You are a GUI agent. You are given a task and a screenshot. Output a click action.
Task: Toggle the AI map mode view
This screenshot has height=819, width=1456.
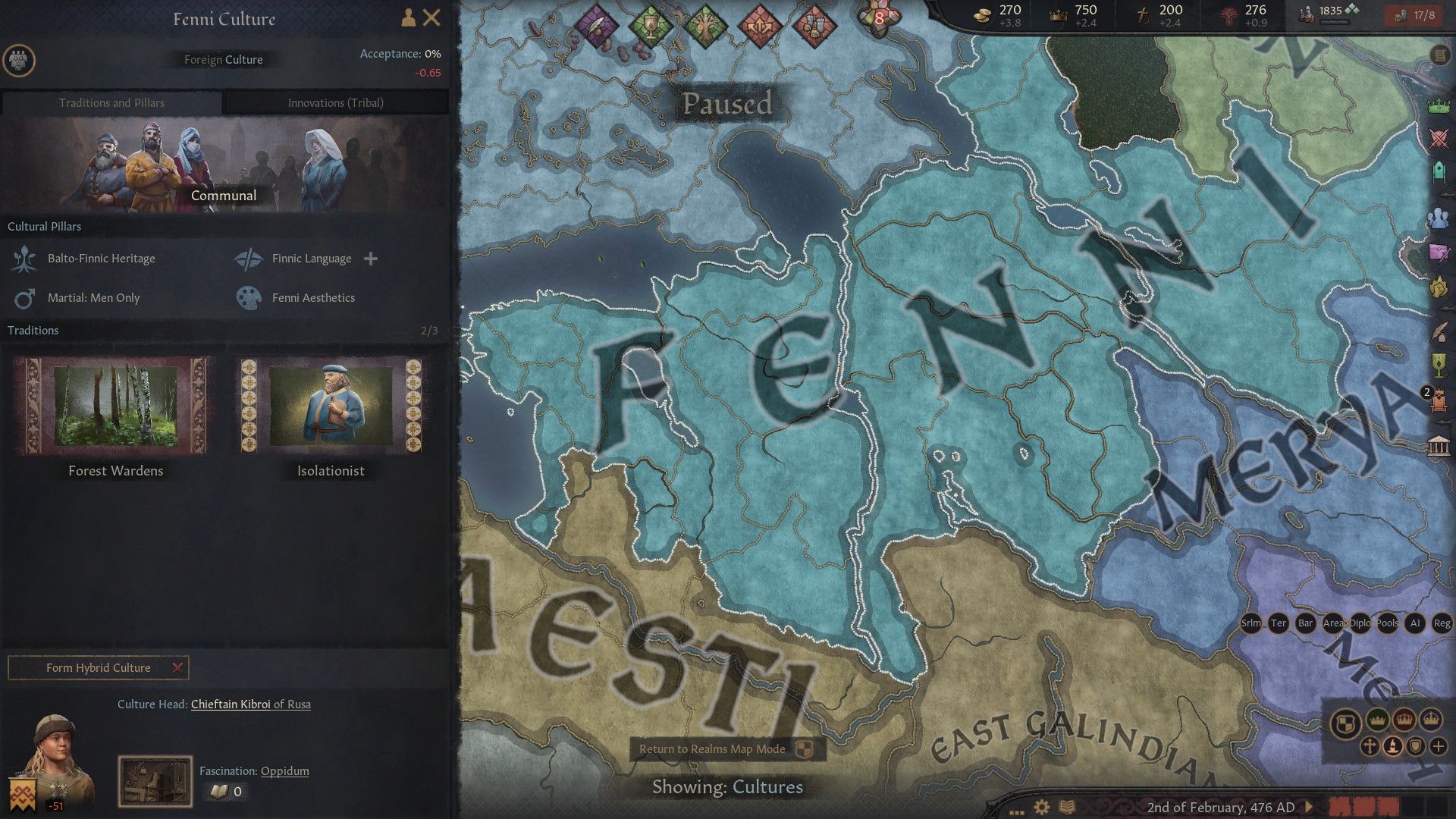click(x=1415, y=623)
